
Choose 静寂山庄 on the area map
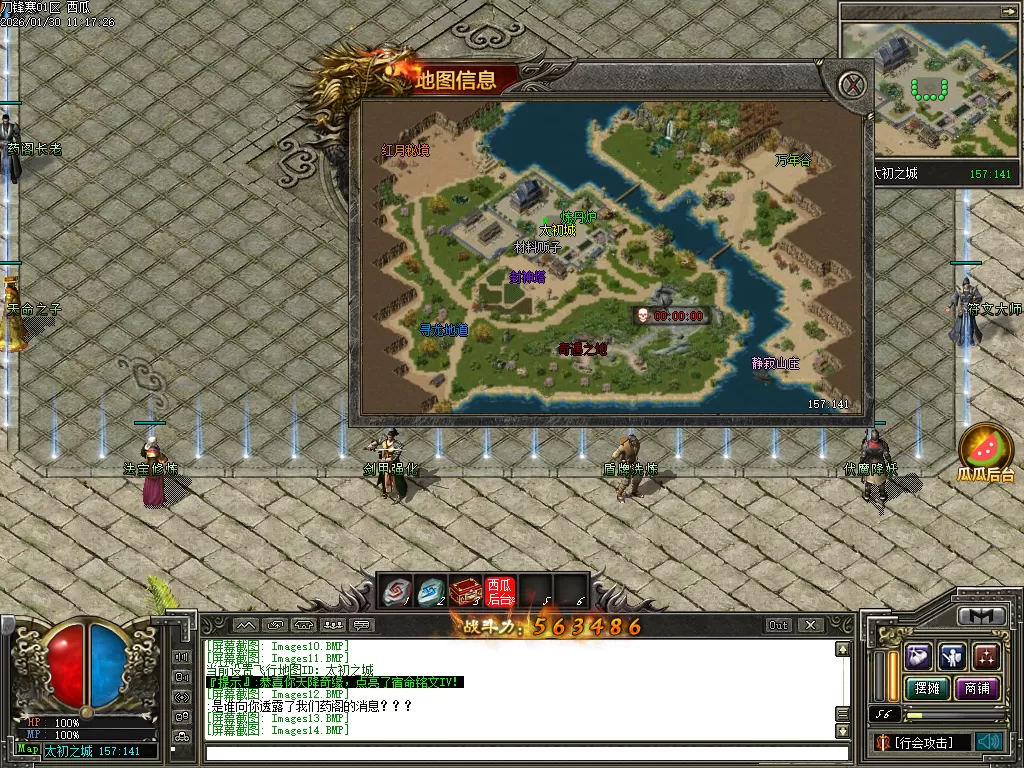point(776,363)
